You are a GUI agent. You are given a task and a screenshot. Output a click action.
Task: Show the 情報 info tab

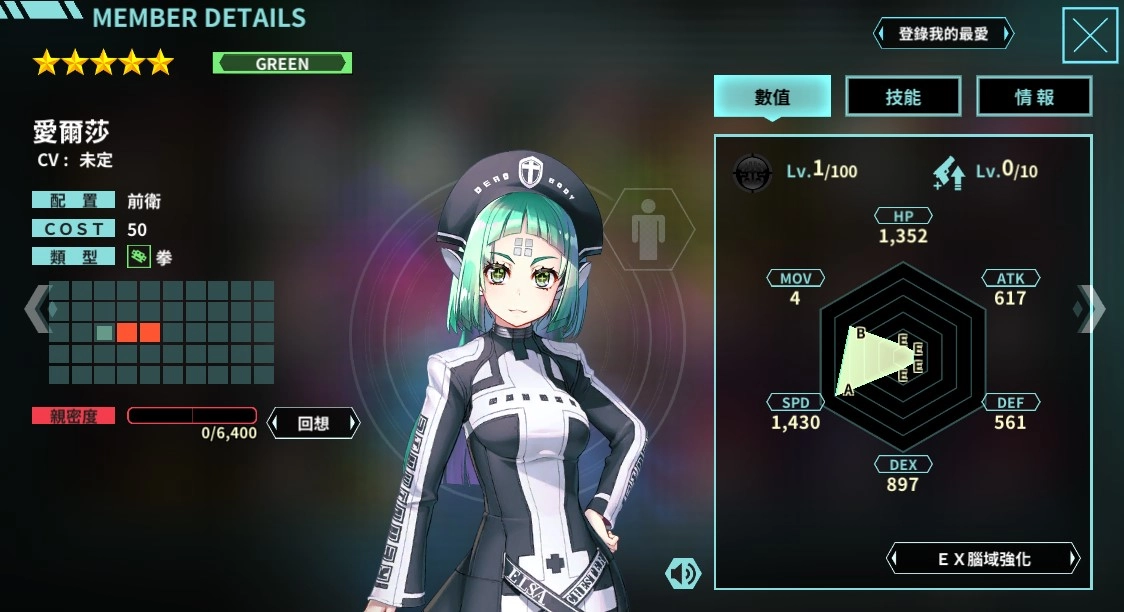pos(1034,97)
